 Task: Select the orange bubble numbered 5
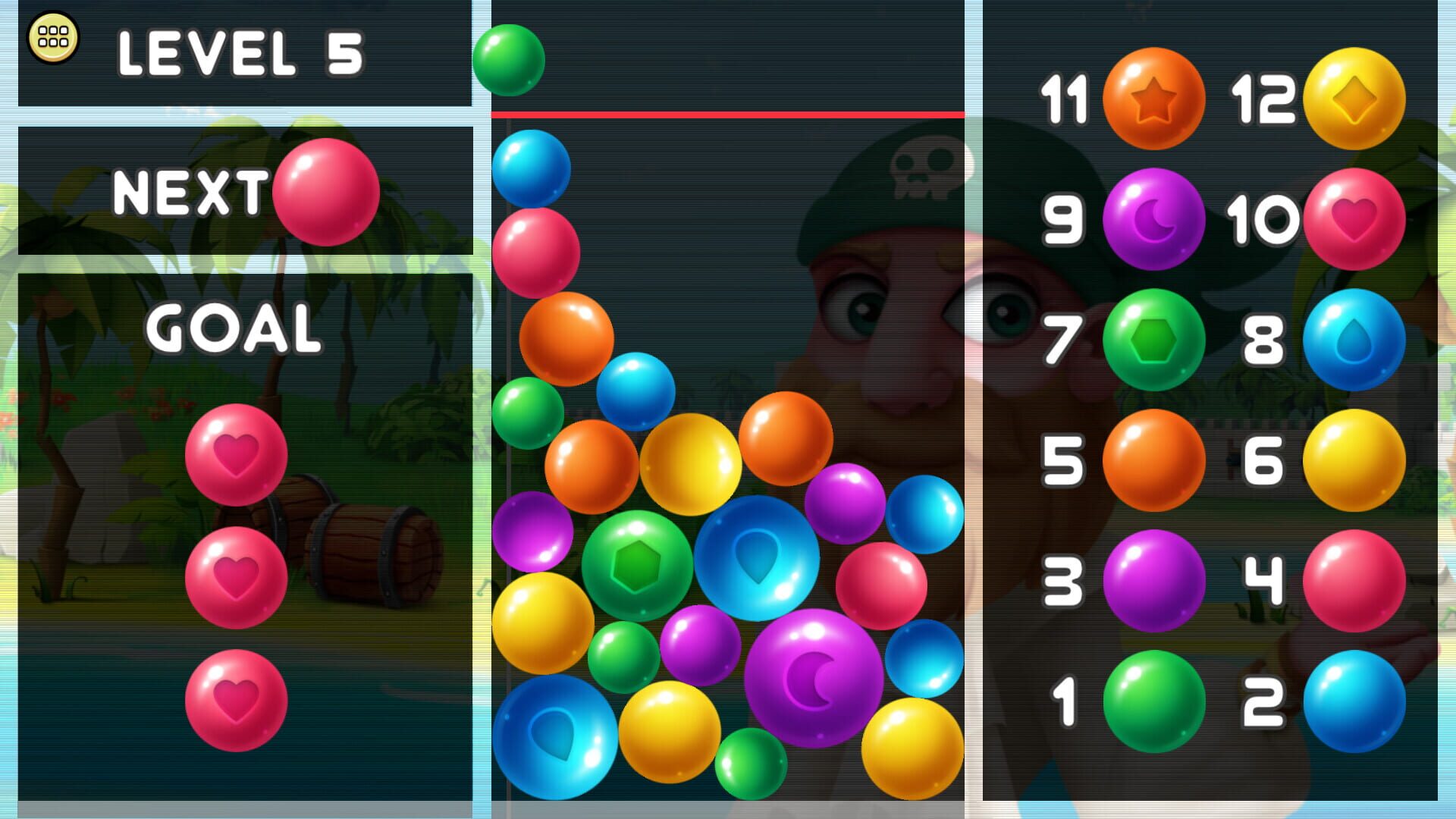pos(1153,461)
